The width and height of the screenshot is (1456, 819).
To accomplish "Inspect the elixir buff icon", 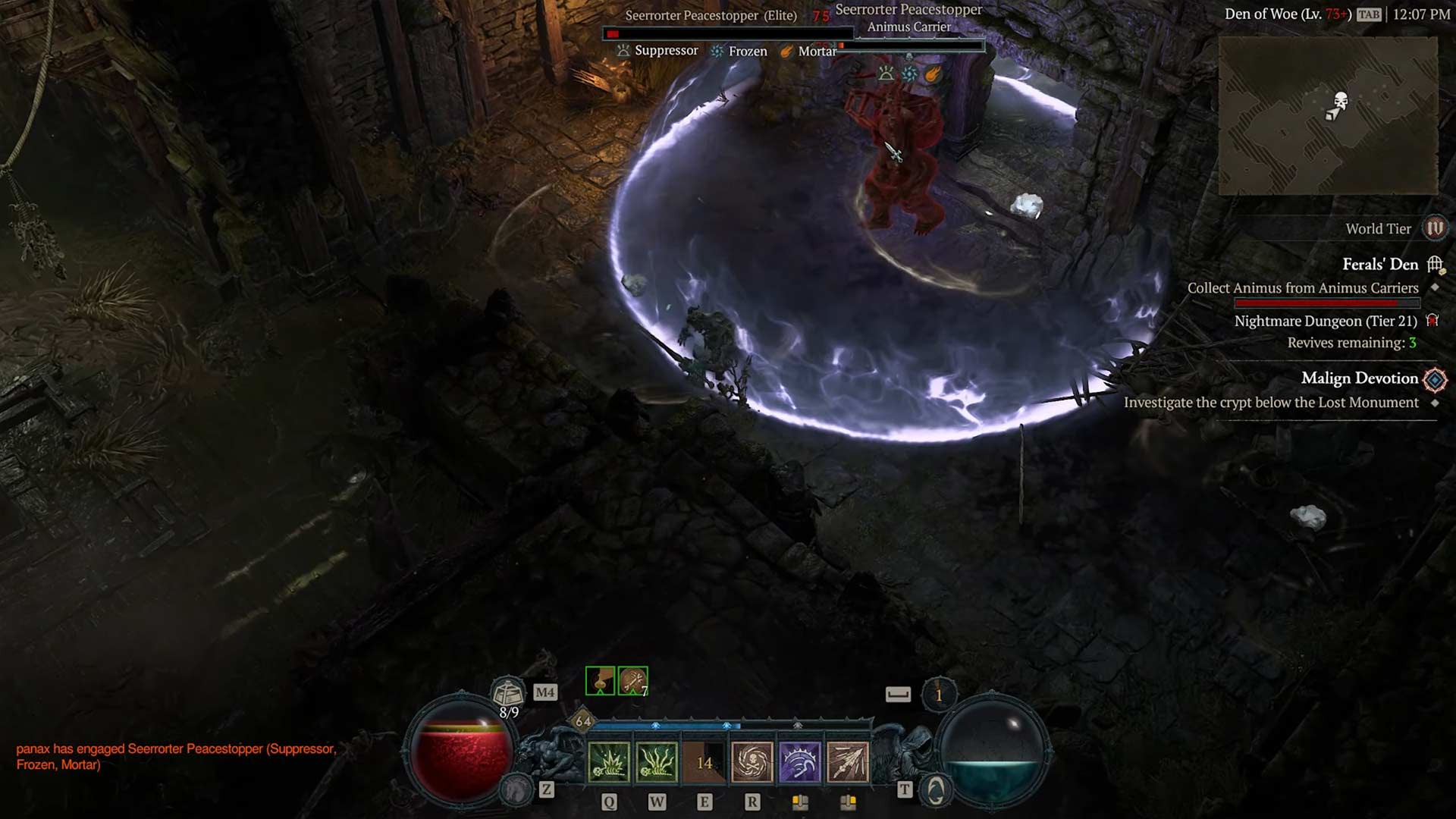I will (x=600, y=681).
